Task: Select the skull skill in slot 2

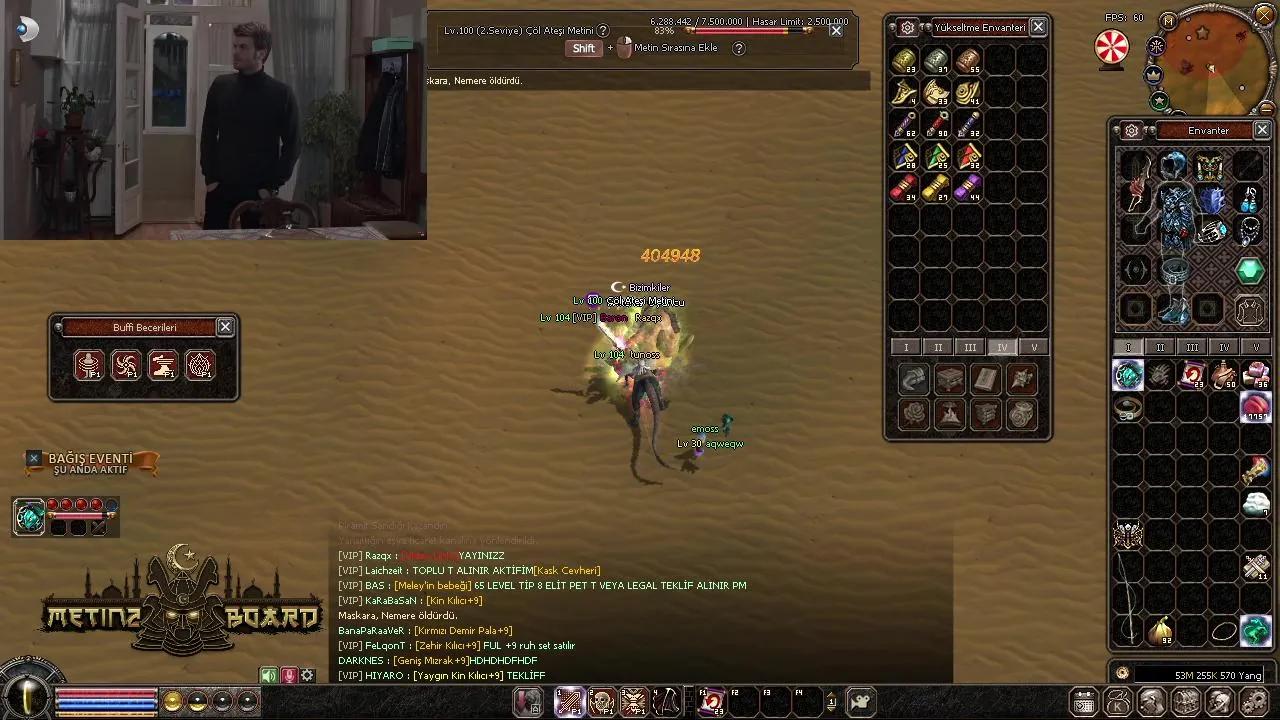Action: click(x=600, y=700)
